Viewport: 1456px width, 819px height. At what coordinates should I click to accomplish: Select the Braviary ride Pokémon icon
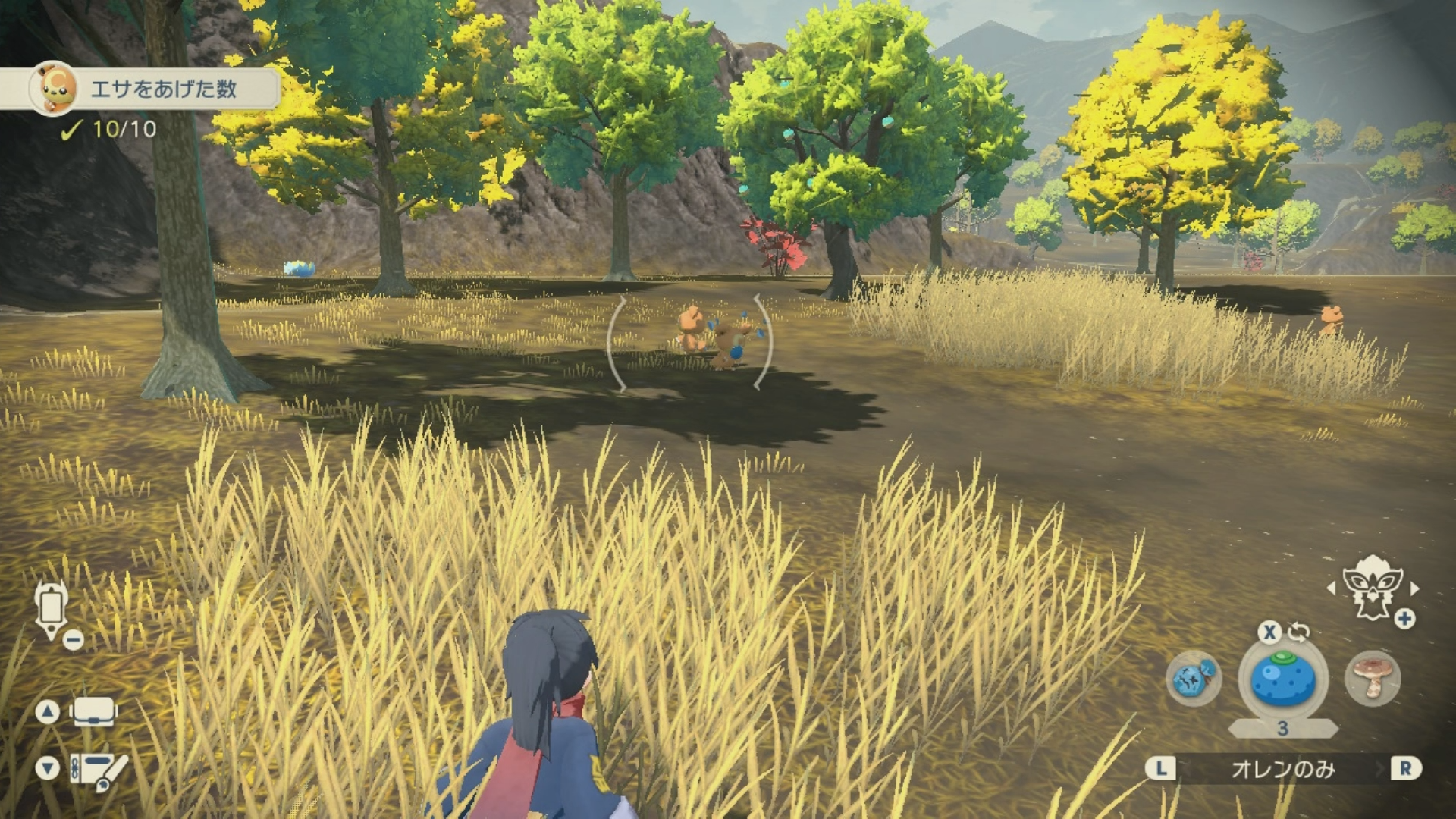click(x=1371, y=586)
